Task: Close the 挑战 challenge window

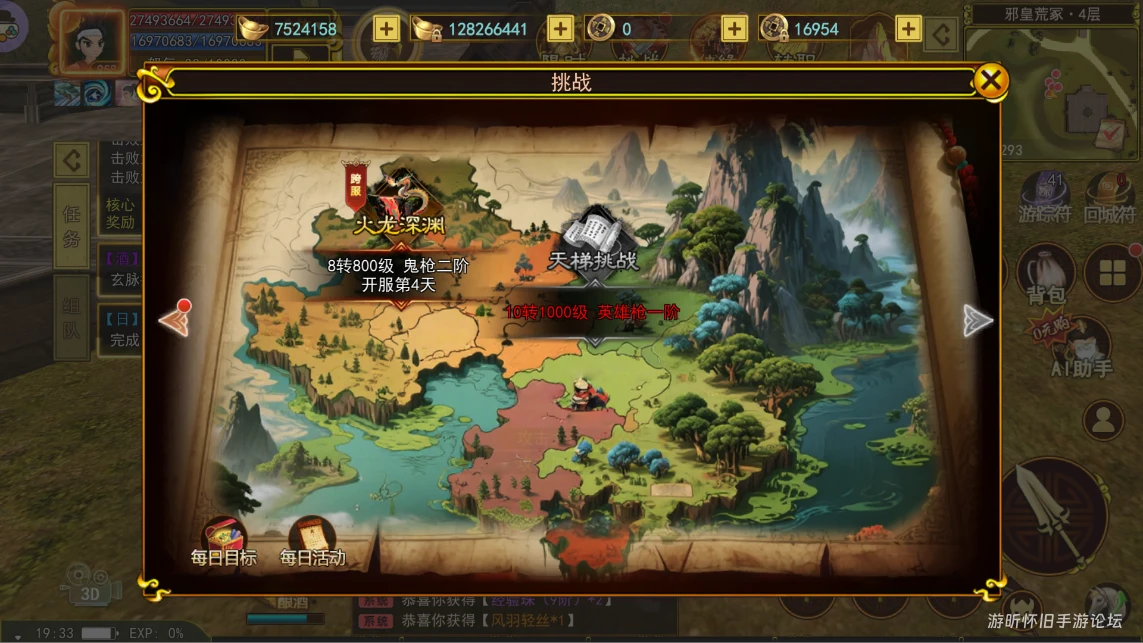Action: tap(990, 81)
